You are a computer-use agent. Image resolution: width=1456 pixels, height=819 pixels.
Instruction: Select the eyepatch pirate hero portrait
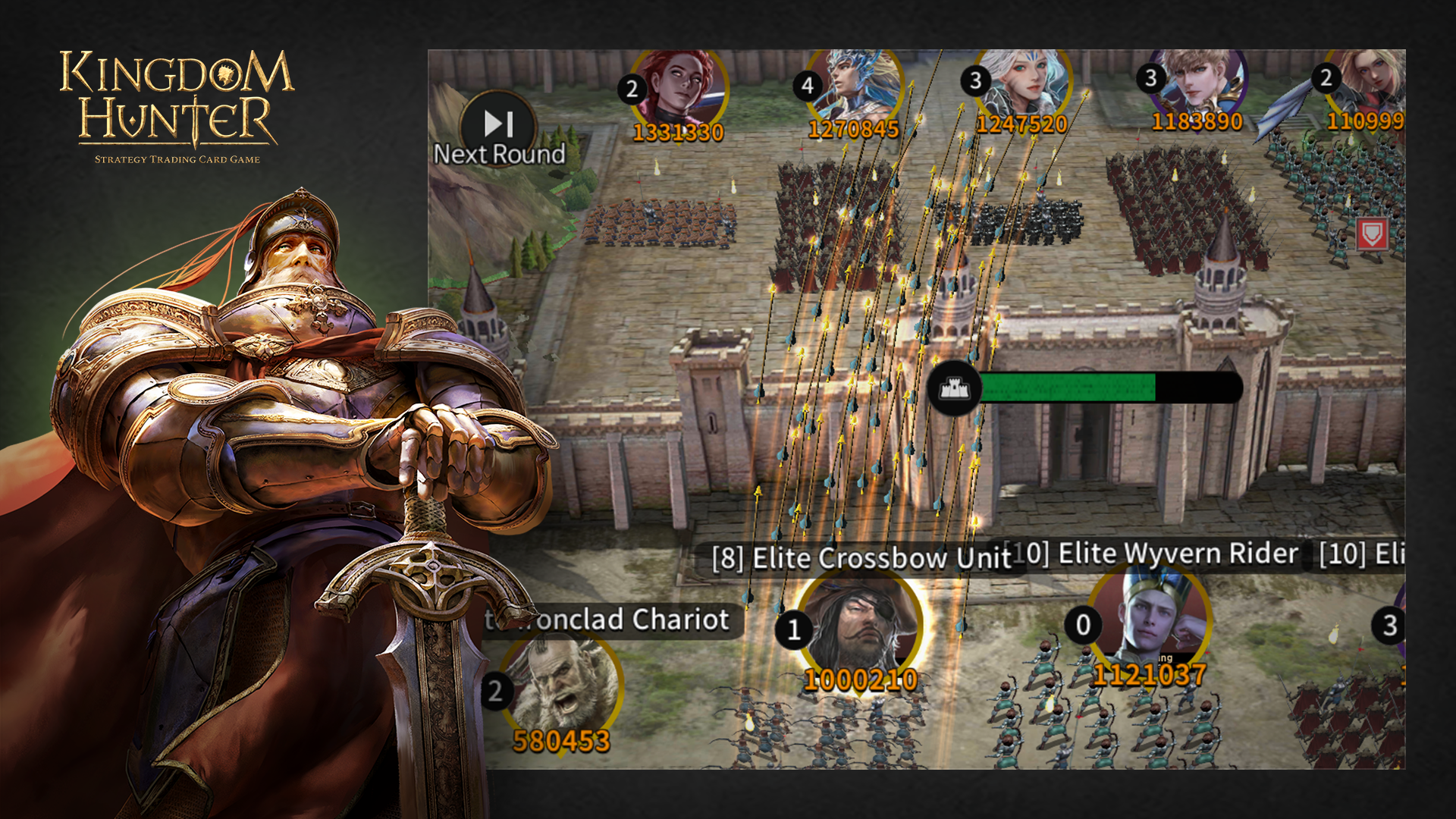862,626
